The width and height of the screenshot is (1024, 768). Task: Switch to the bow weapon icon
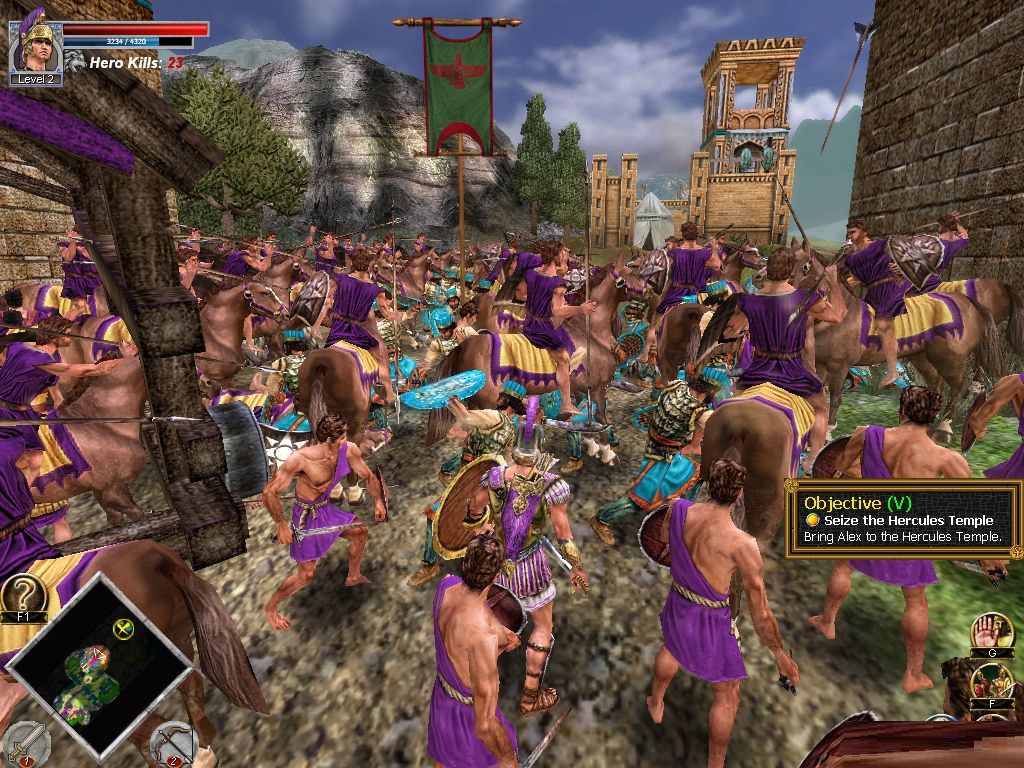(x=174, y=743)
